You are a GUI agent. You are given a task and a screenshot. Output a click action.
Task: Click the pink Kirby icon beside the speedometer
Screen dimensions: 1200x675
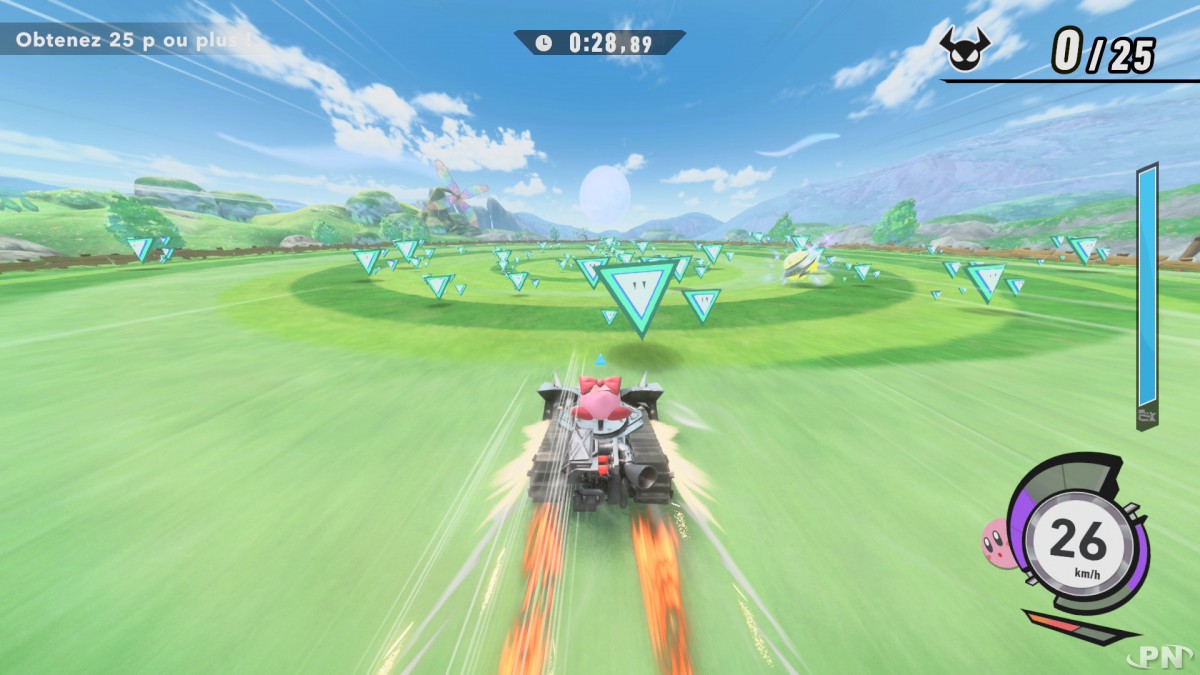pyautogui.click(x=997, y=541)
